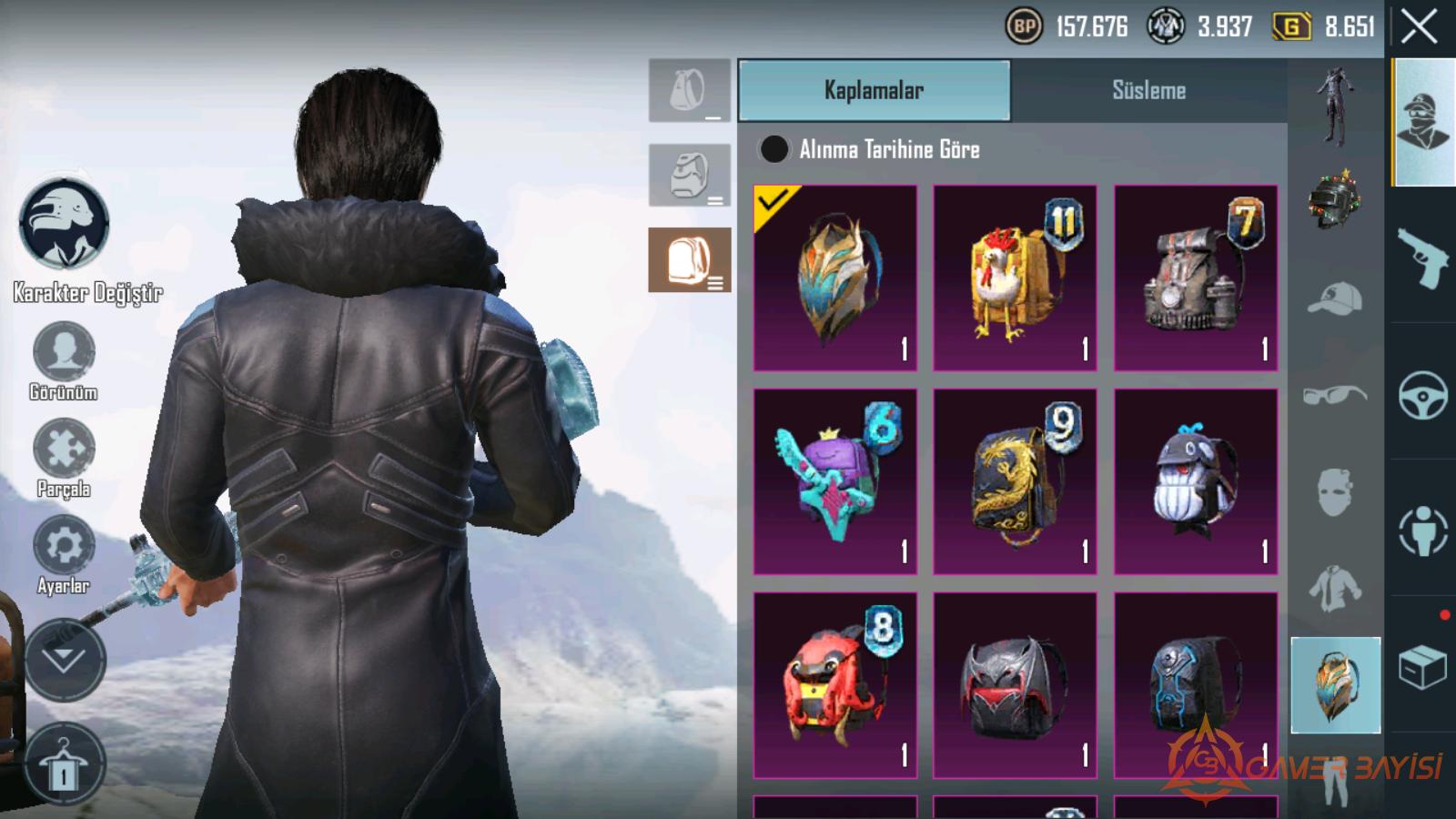Open the glasses accessory category
Screen dimensions: 1456x819
pos(1334,396)
